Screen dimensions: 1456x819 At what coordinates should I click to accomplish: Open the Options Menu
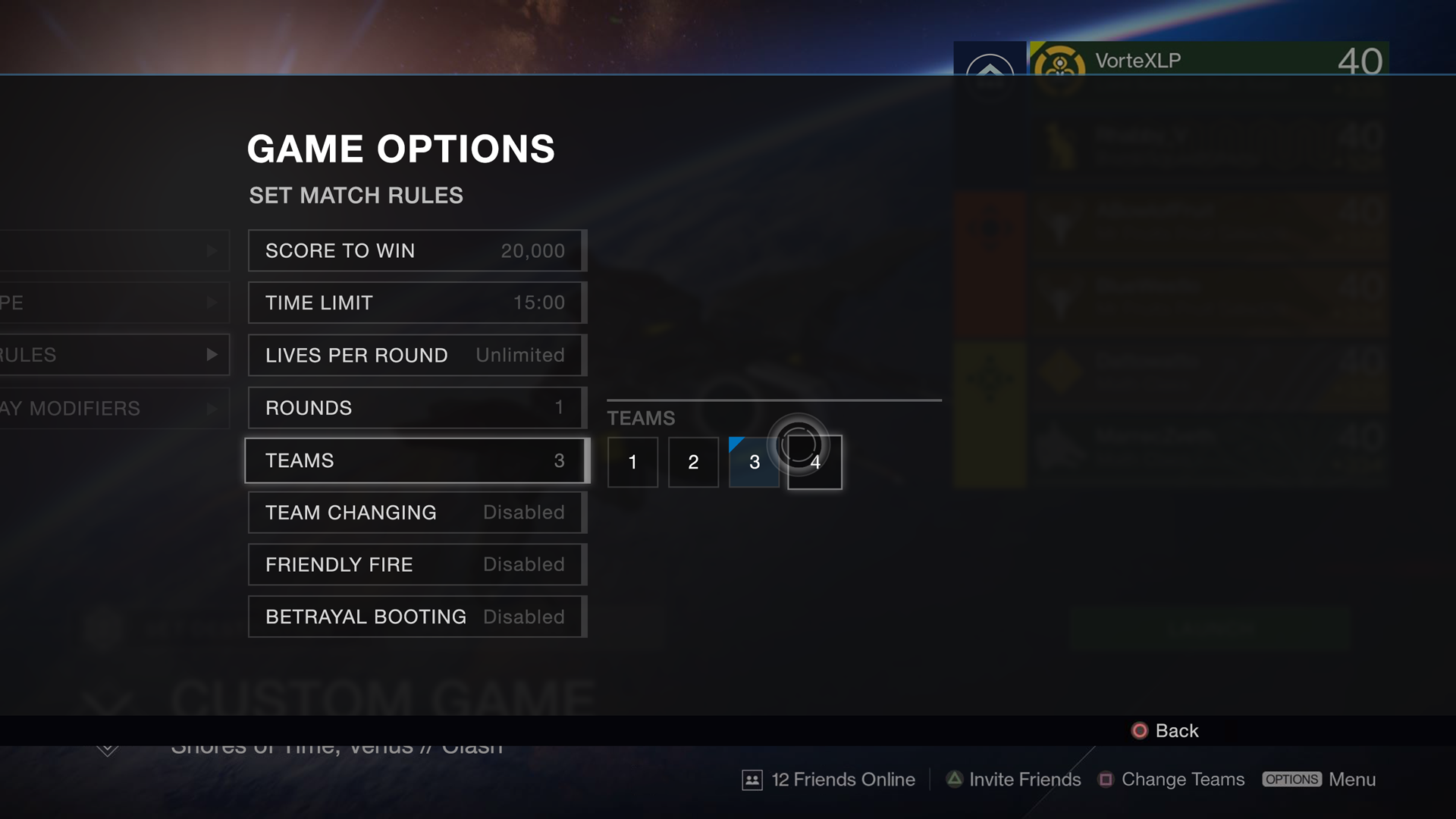pyautogui.click(x=1319, y=780)
